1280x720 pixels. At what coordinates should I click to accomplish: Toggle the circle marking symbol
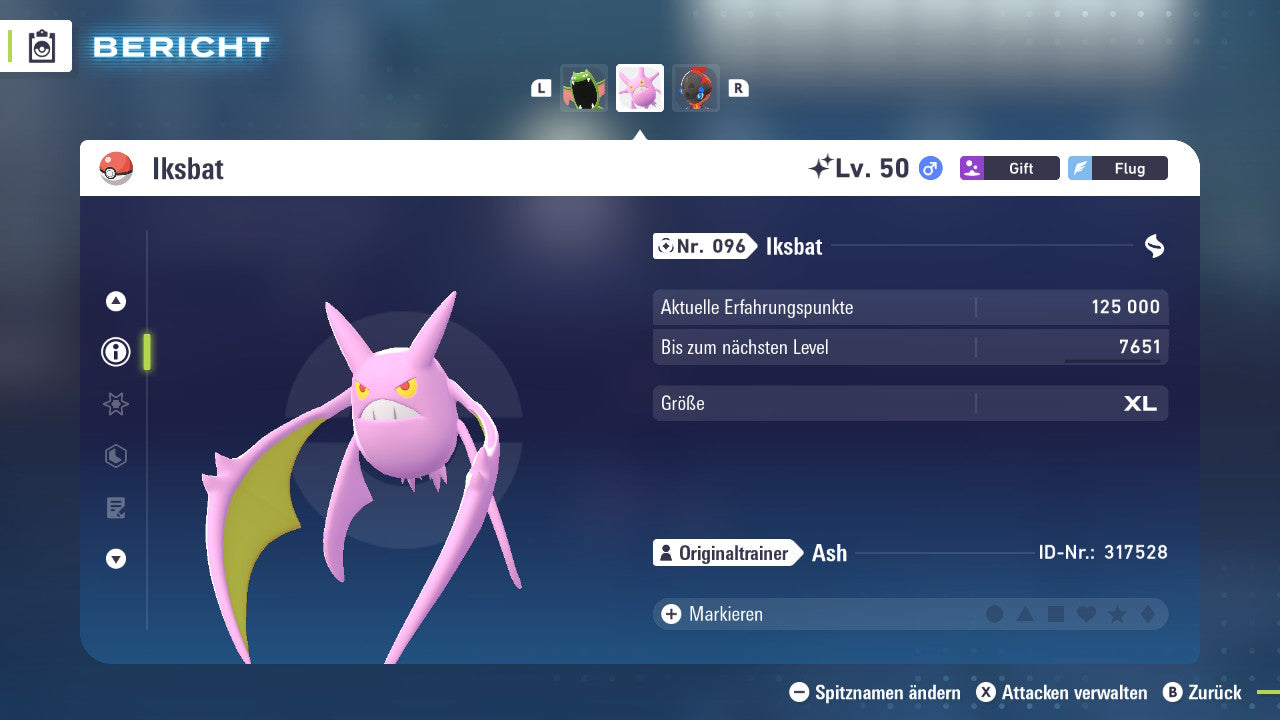click(x=996, y=614)
